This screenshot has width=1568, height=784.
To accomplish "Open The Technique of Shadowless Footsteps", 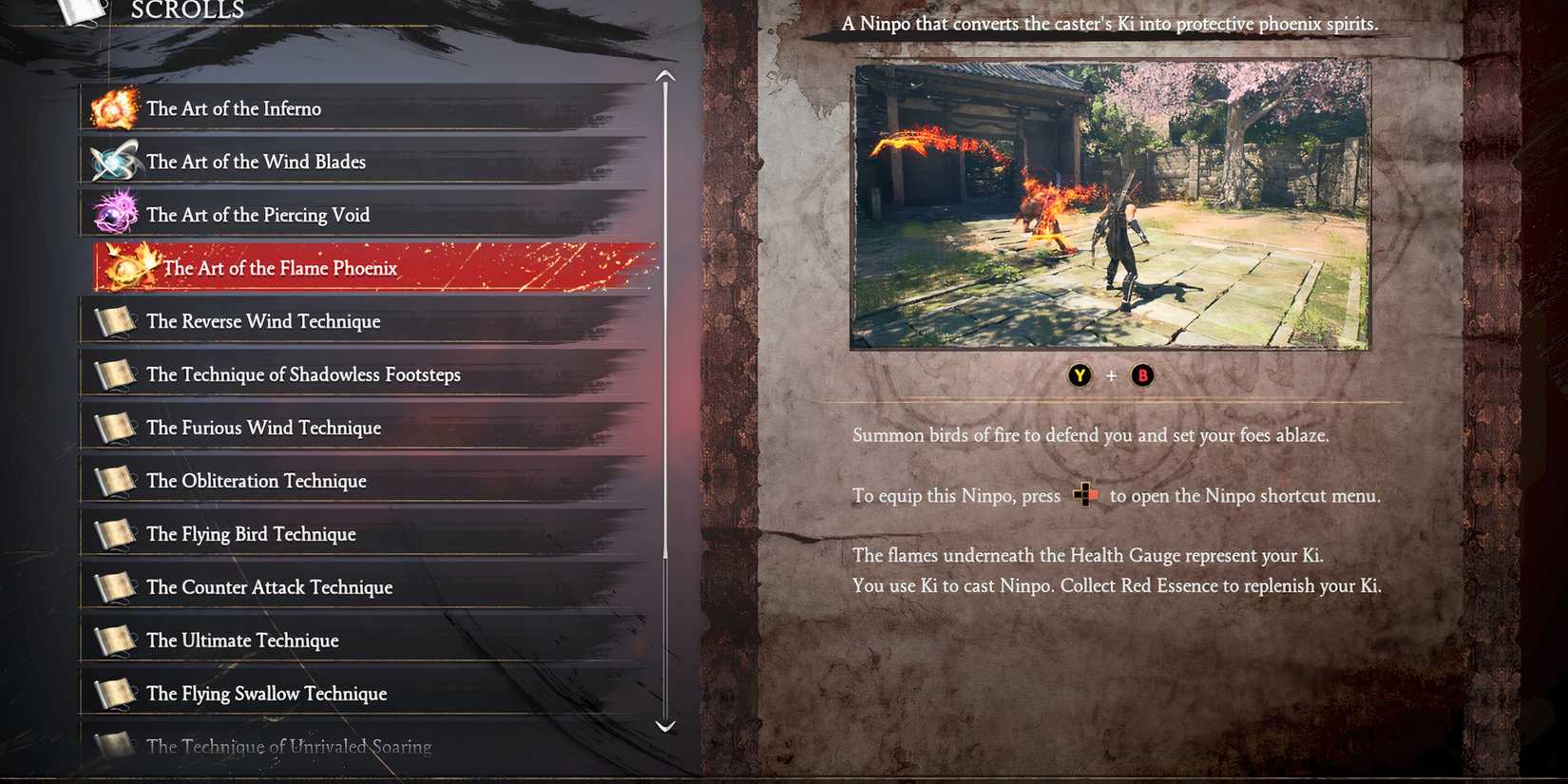I will 302,373.
